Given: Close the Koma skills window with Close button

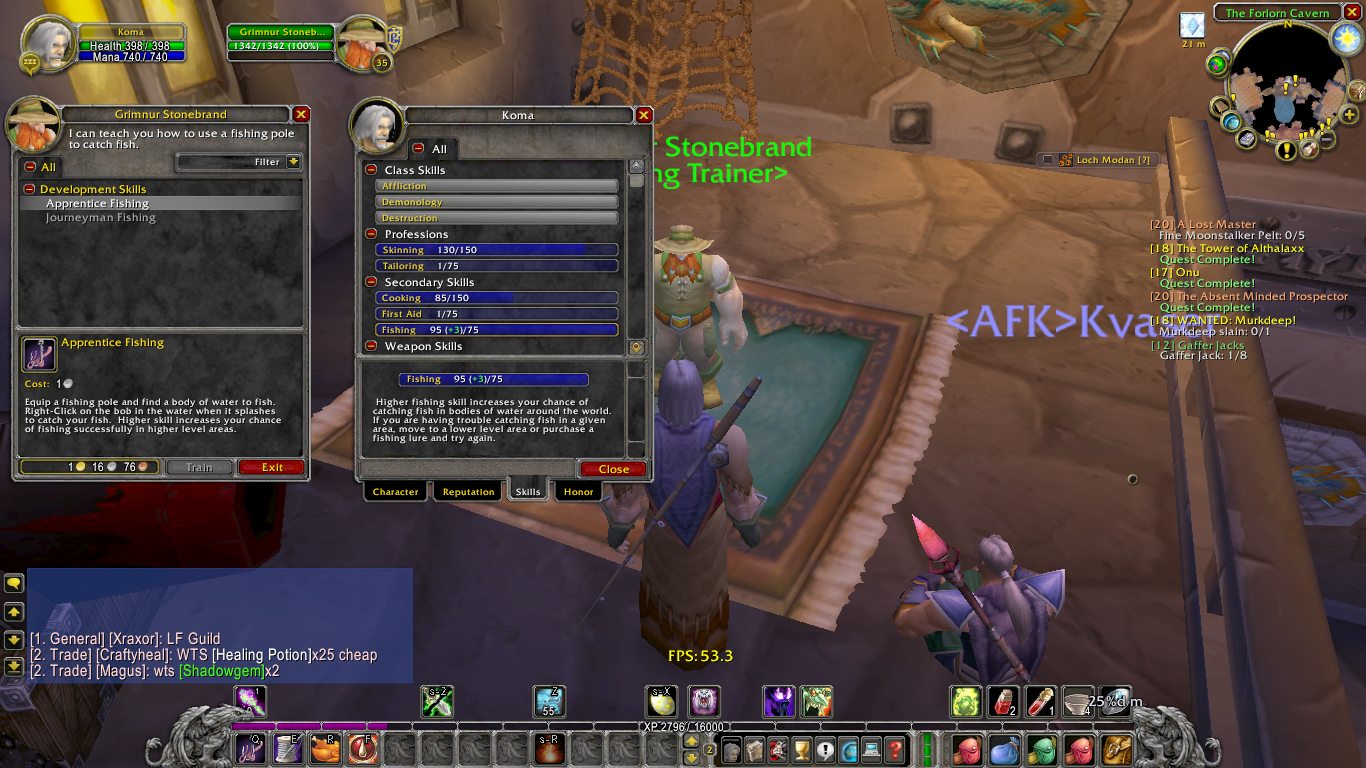Looking at the screenshot, I should [x=612, y=469].
